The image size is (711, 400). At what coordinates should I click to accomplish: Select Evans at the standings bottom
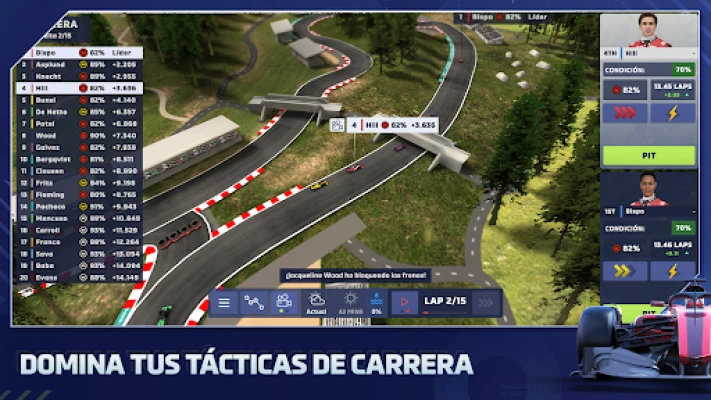78,277
